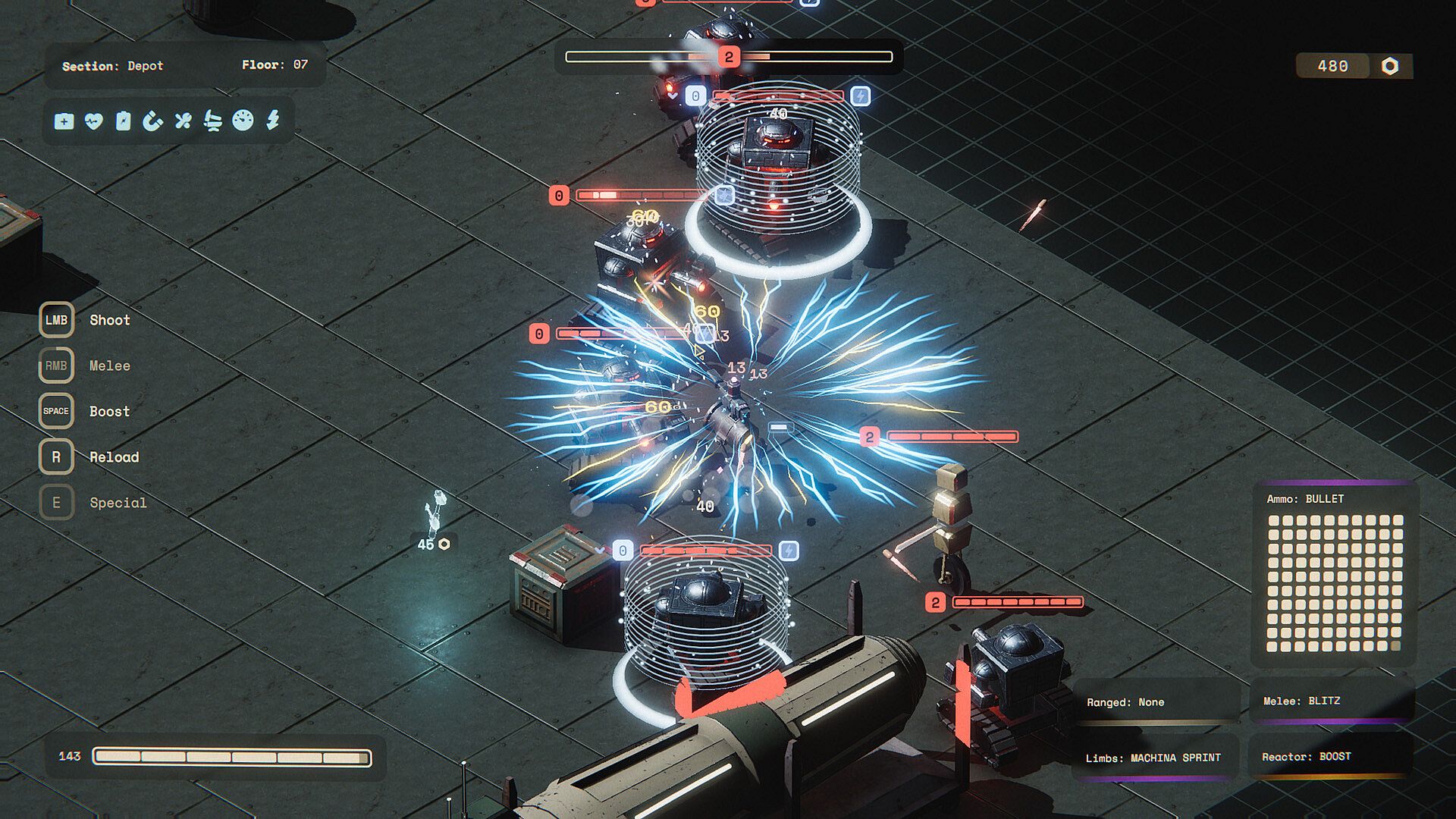Select the Melee BLITZ equipment slot
Viewport: 1456px width, 819px height.
1332,701
